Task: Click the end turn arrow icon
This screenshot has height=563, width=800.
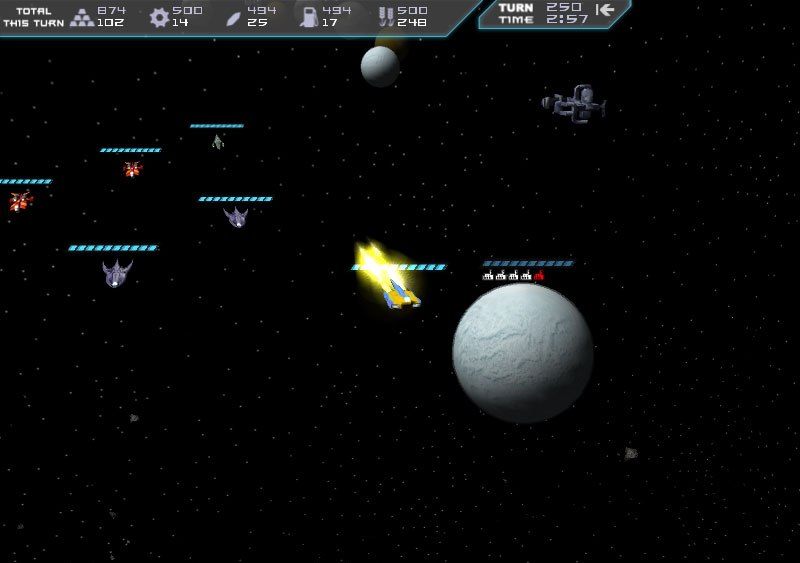Action: 605,10
